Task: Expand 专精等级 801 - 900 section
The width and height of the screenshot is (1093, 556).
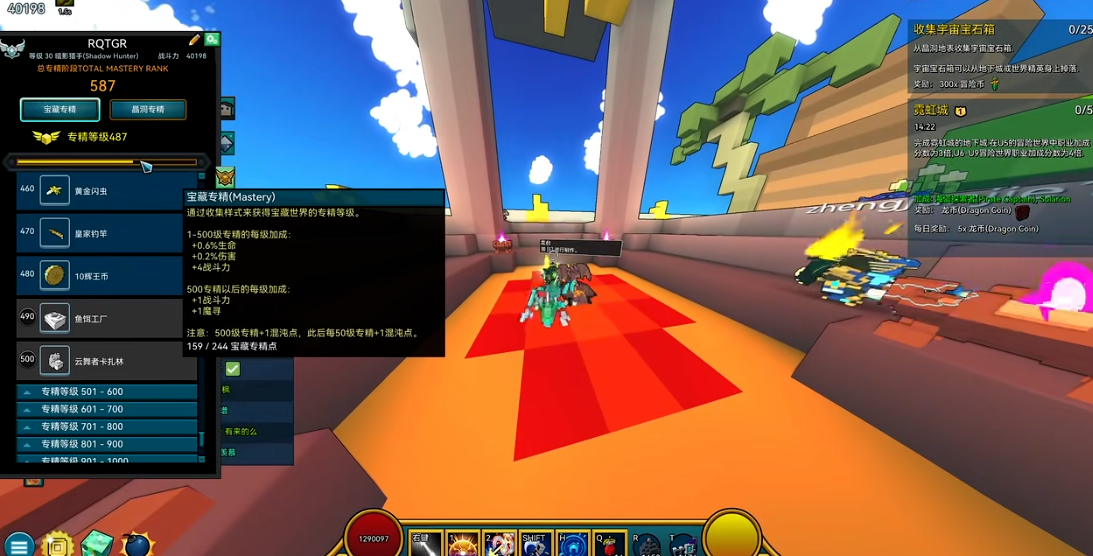Action: (x=107, y=444)
